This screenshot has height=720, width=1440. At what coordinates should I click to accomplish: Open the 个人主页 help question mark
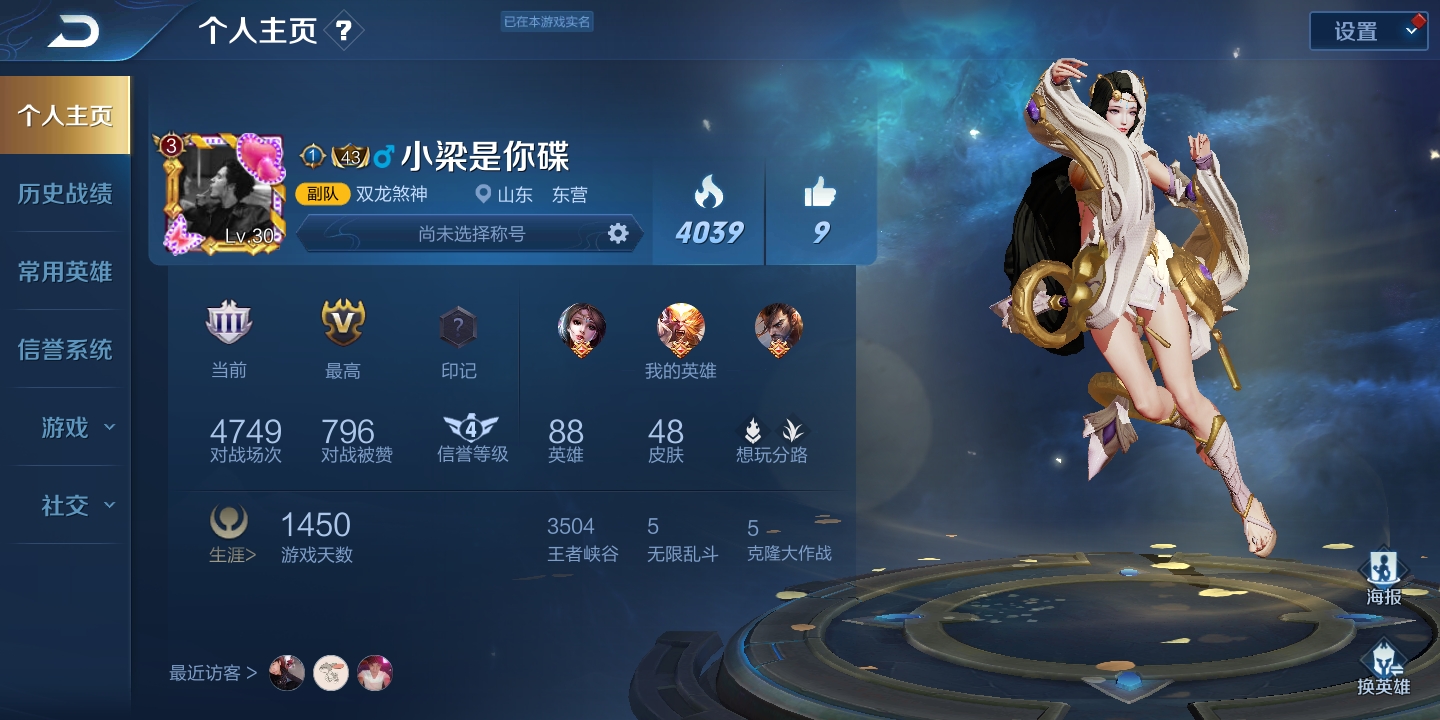click(343, 31)
